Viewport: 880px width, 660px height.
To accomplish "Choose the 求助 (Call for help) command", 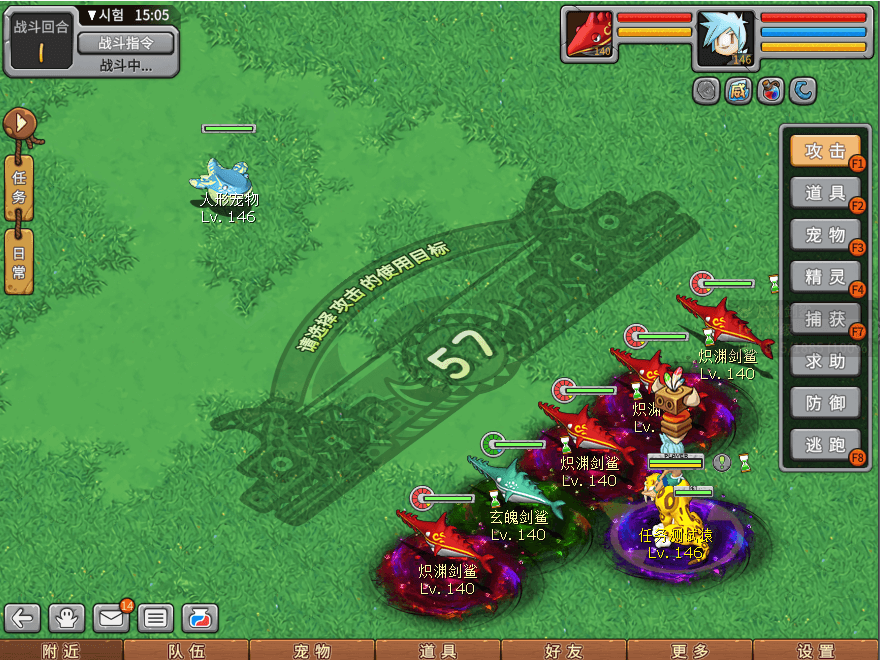I will point(825,361).
